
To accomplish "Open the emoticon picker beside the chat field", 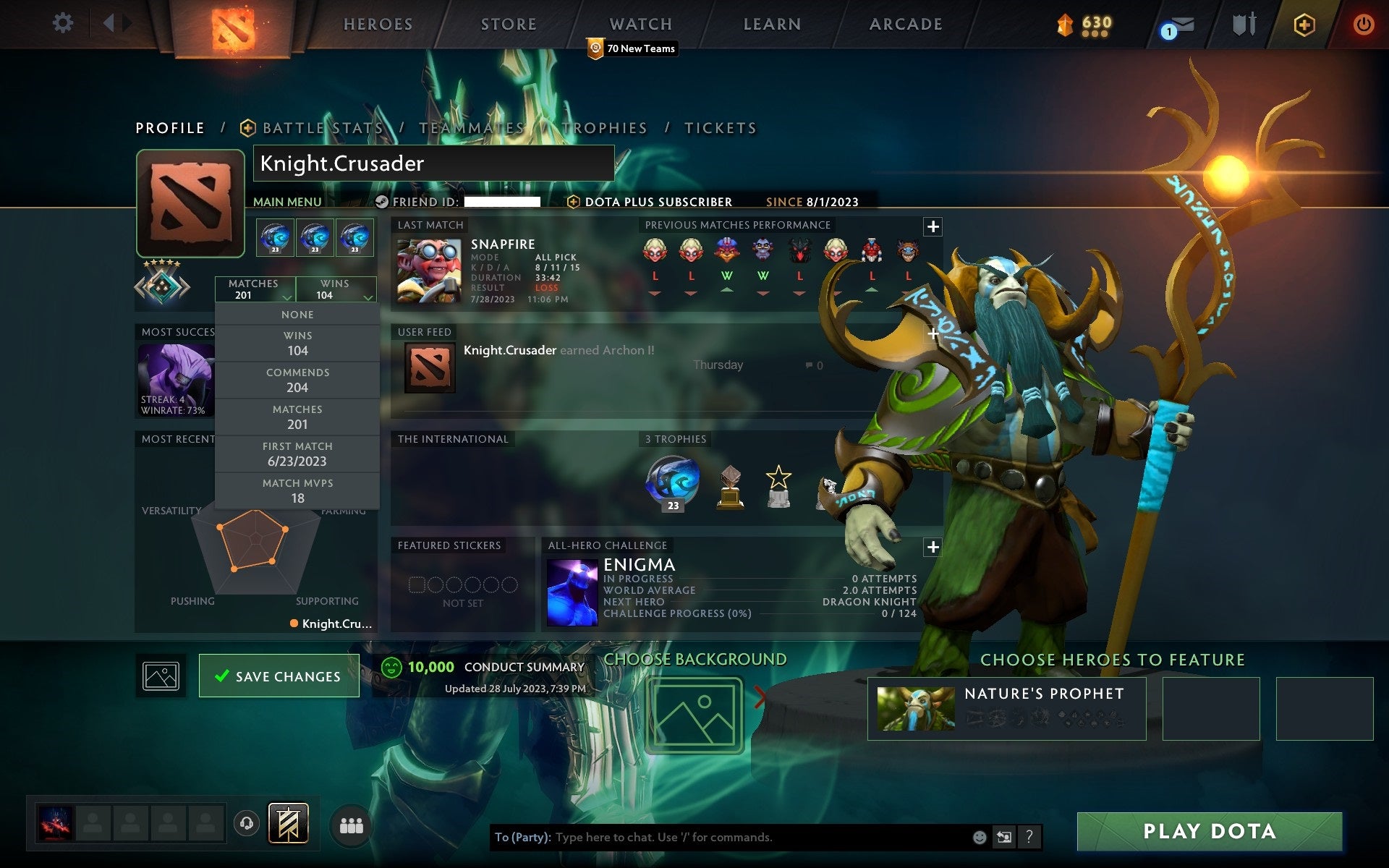I will coord(978,837).
